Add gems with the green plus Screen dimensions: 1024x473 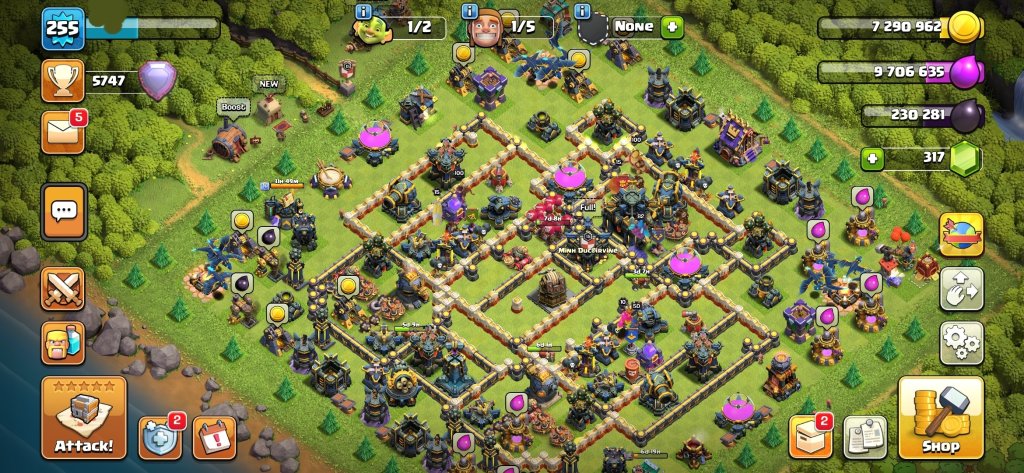873,158
